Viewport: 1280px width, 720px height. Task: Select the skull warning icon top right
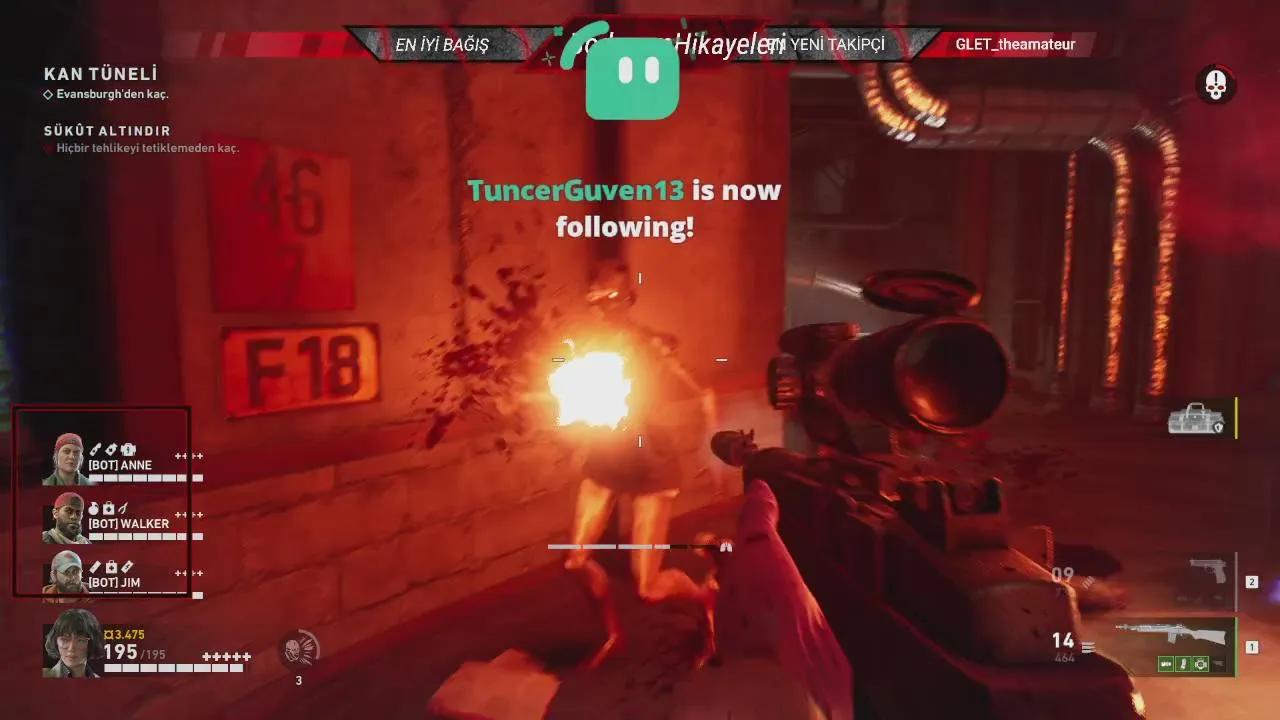(1215, 87)
